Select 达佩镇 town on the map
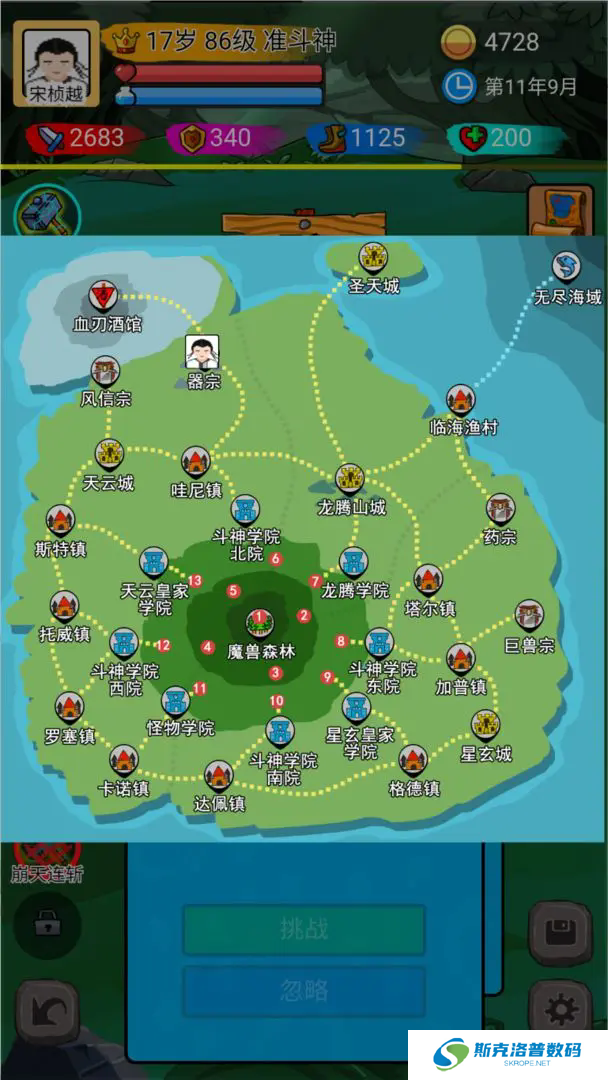The image size is (608, 1080). pos(218,775)
